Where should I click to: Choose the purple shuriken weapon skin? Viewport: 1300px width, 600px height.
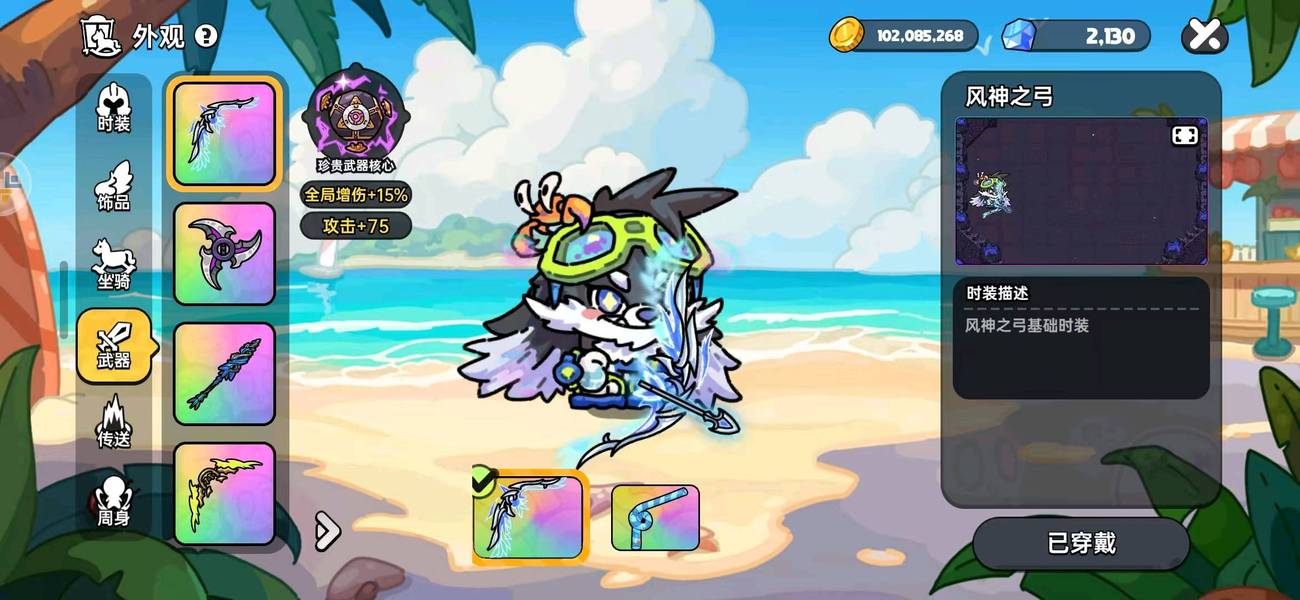[224, 254]
